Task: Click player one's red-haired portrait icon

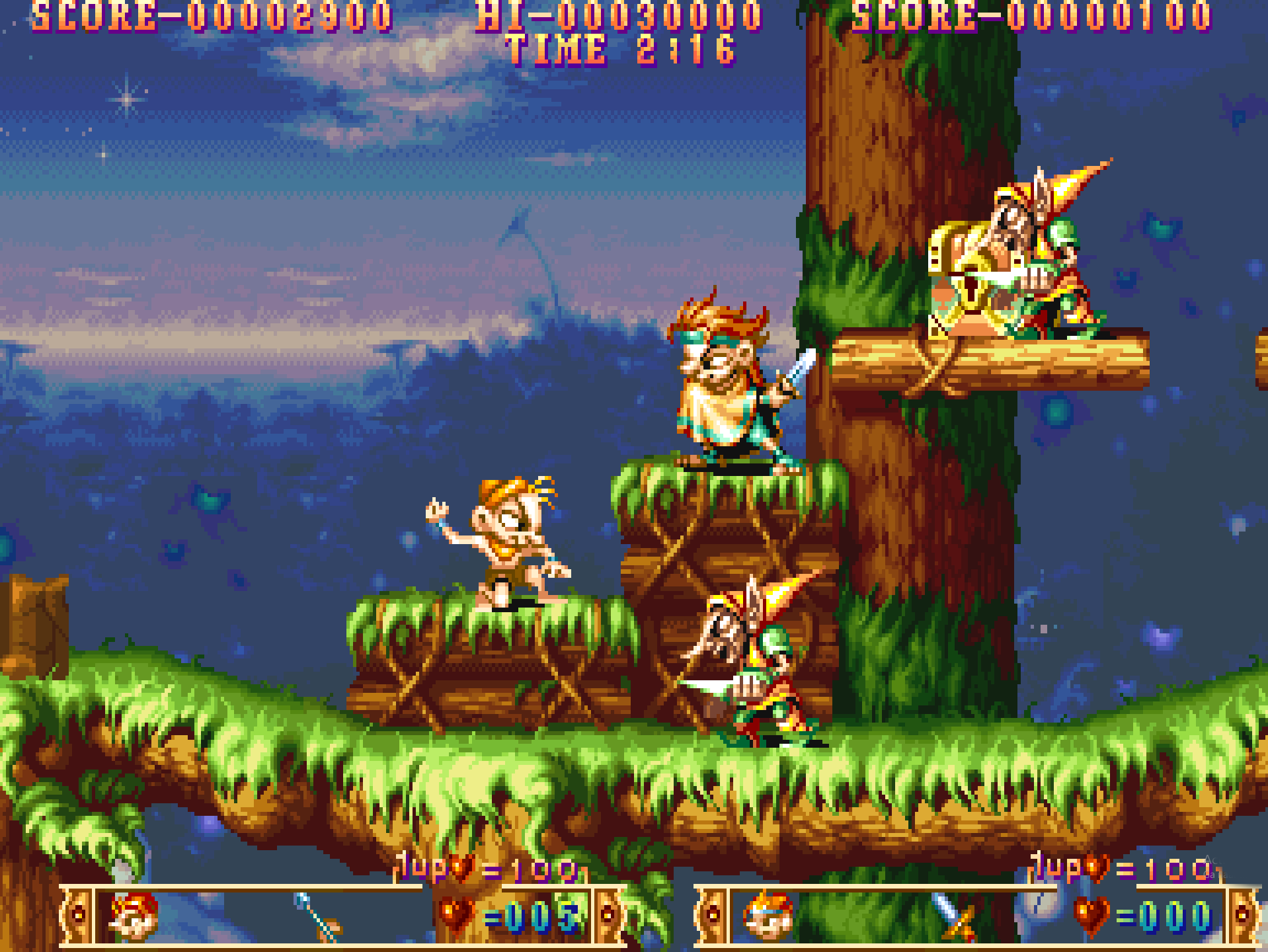Action: (x=134, y=916)
